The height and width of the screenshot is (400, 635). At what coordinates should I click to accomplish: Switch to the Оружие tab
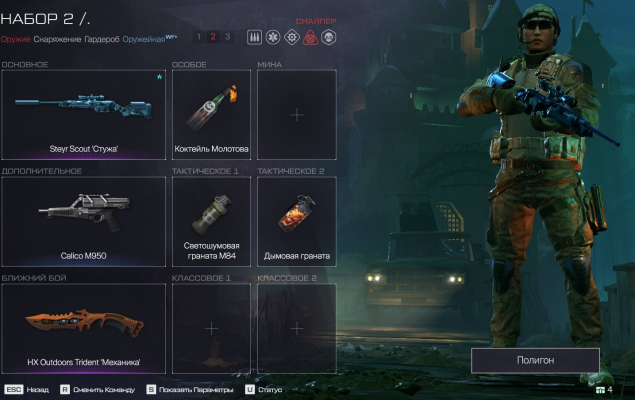15,39
